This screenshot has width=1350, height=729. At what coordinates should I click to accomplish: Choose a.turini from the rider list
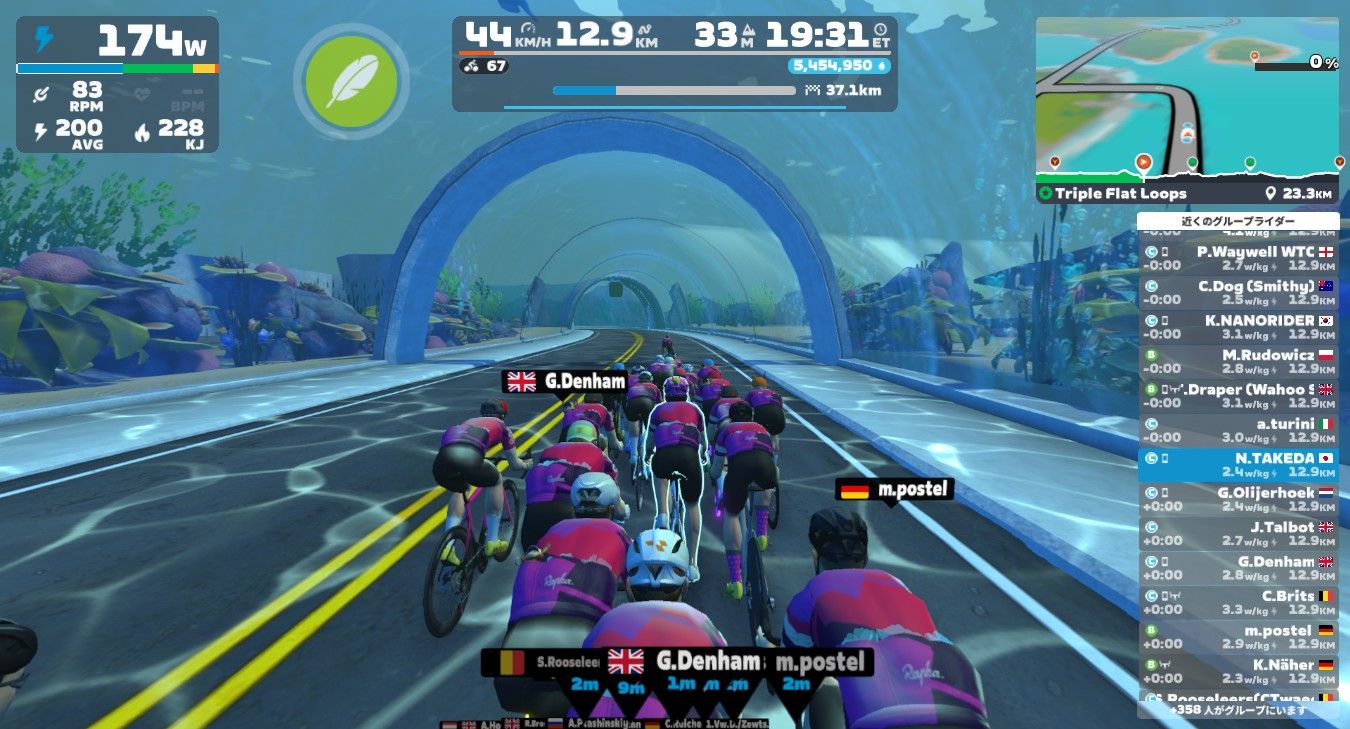(x=1238, y=430)
